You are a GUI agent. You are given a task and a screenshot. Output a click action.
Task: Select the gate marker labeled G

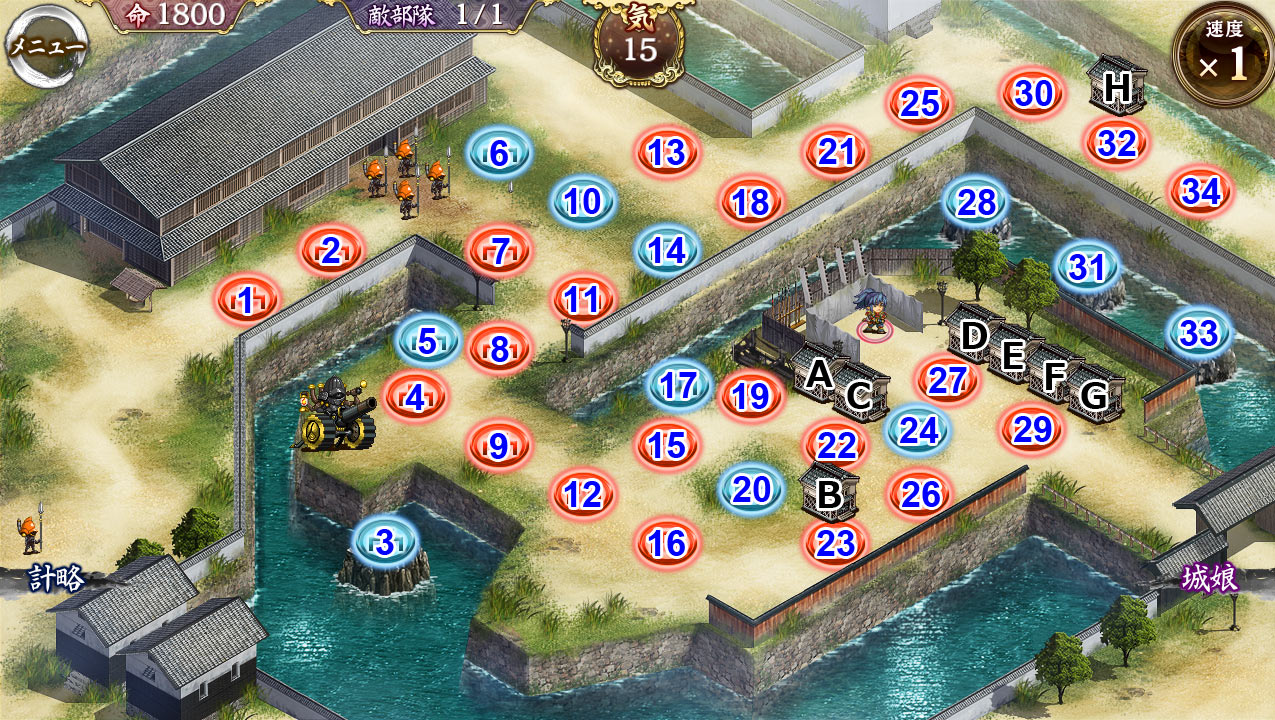coord(1094,396)
